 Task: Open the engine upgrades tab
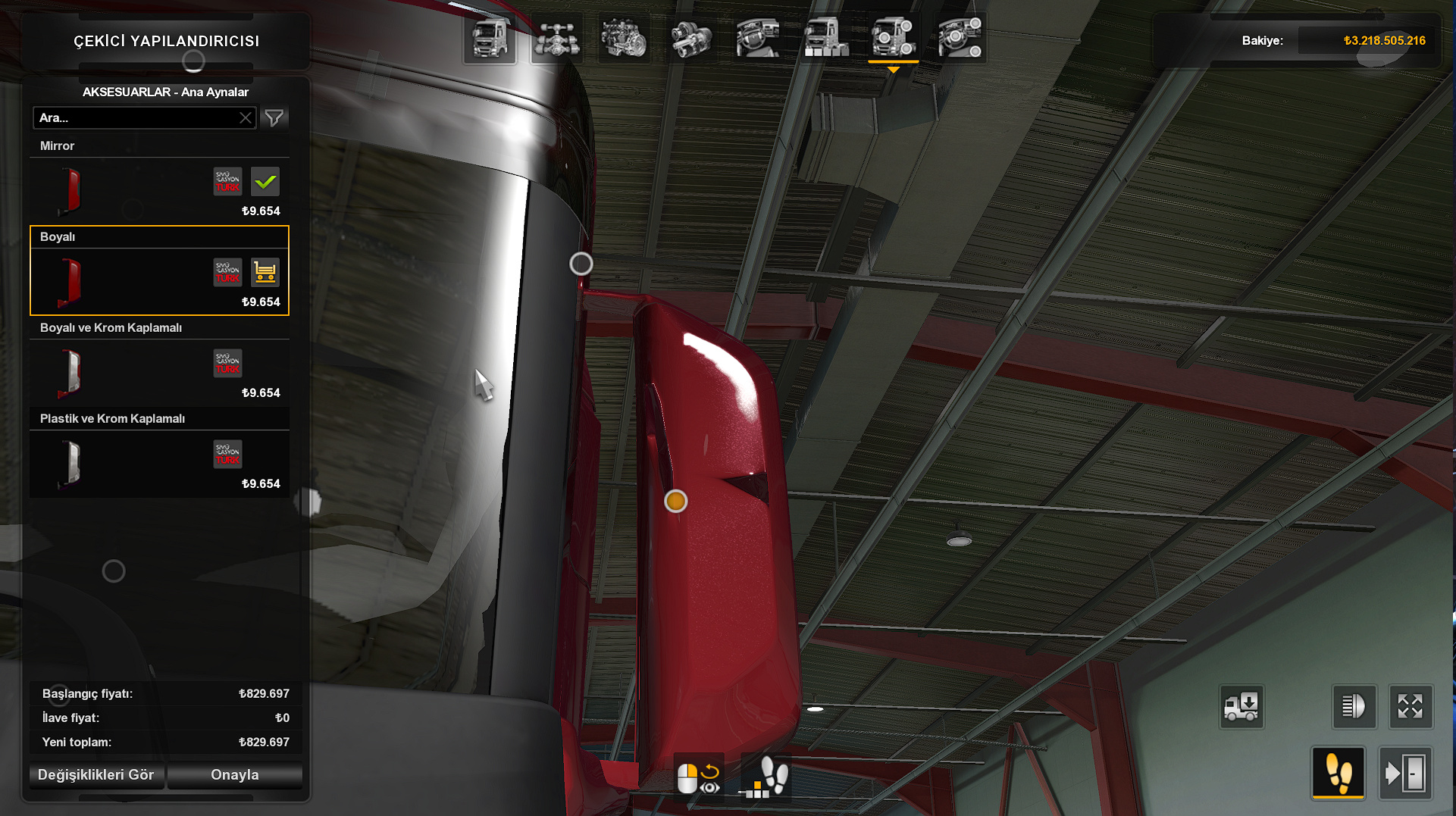coord(623,38)
